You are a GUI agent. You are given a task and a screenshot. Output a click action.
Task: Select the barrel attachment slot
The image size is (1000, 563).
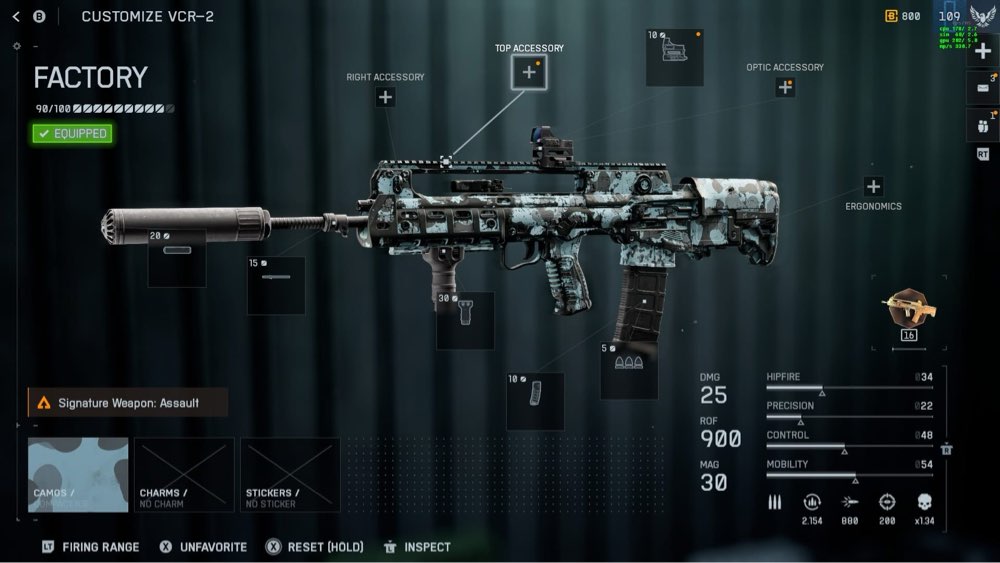click(x=276, y=285)
